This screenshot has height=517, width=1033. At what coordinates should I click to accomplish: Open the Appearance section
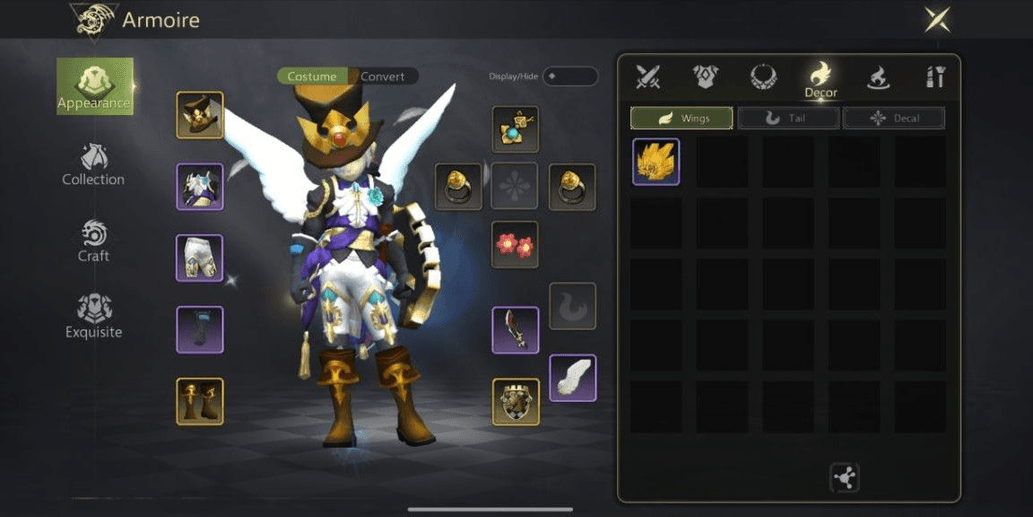tap(94, 86)
